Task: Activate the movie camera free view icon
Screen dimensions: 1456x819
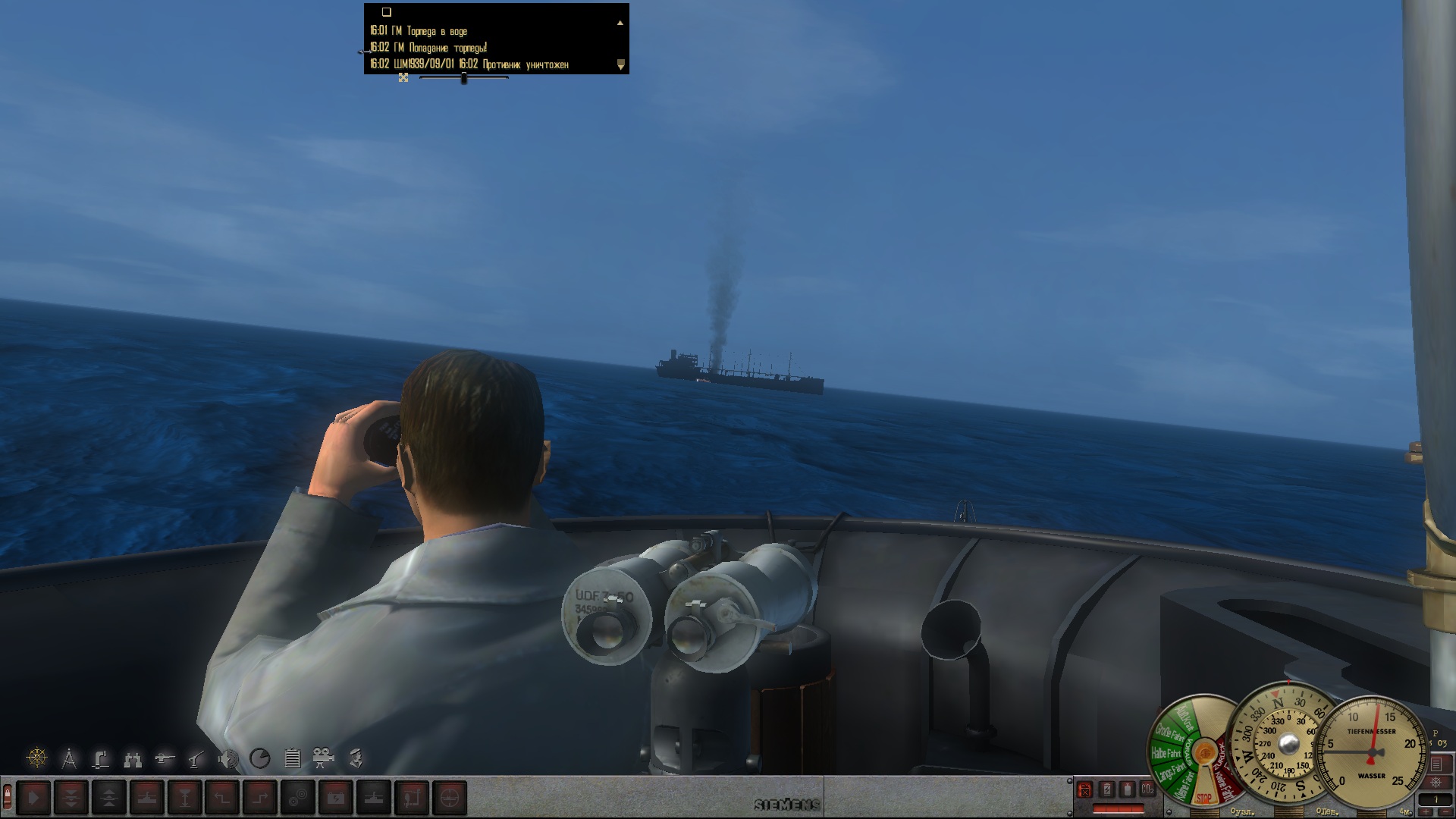Action: [324, 758]
